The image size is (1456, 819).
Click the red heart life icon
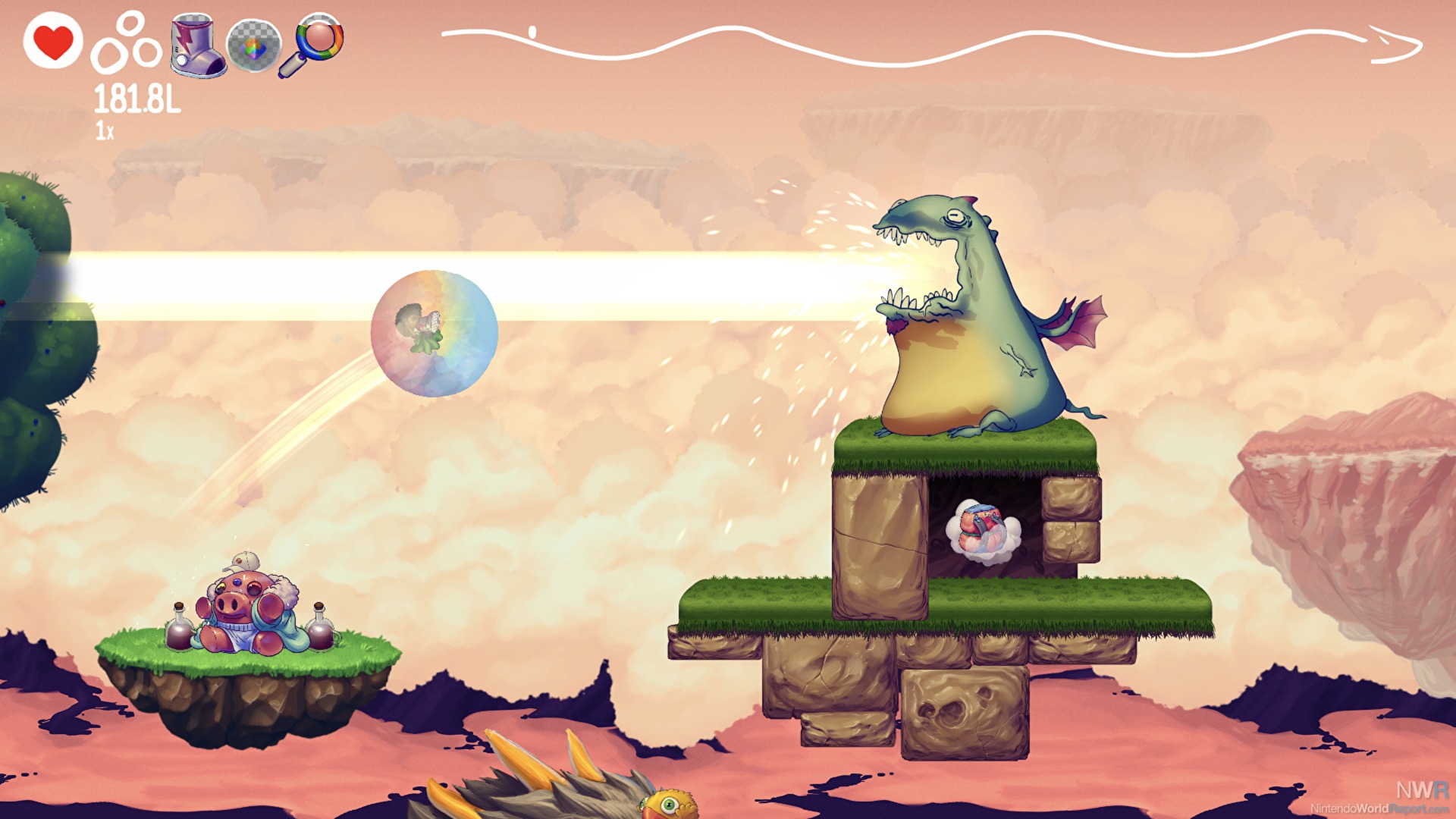[x=53, y=41]
